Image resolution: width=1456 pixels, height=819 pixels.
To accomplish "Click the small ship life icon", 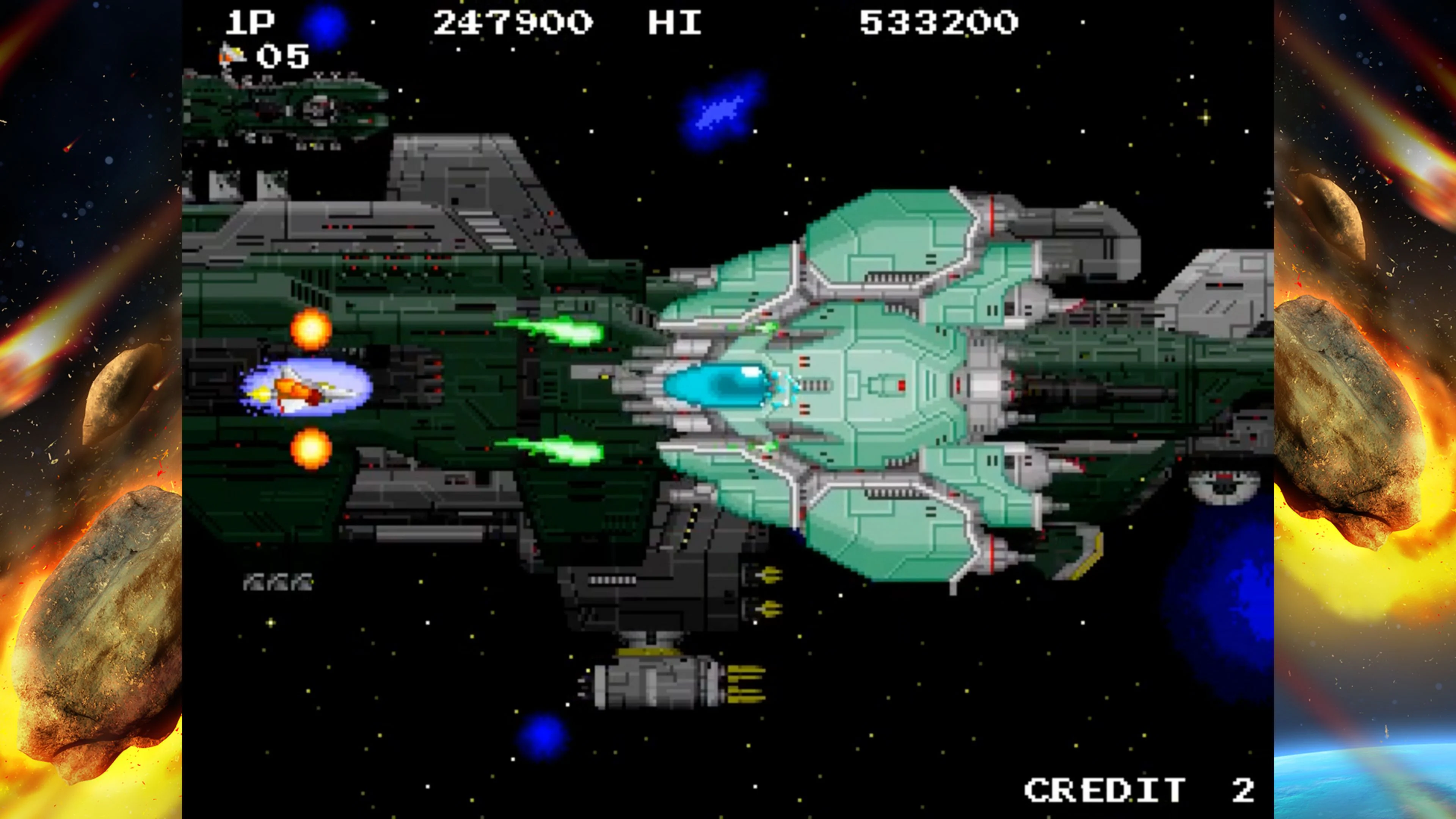I will pyautogui.click(x=232, y=54).
